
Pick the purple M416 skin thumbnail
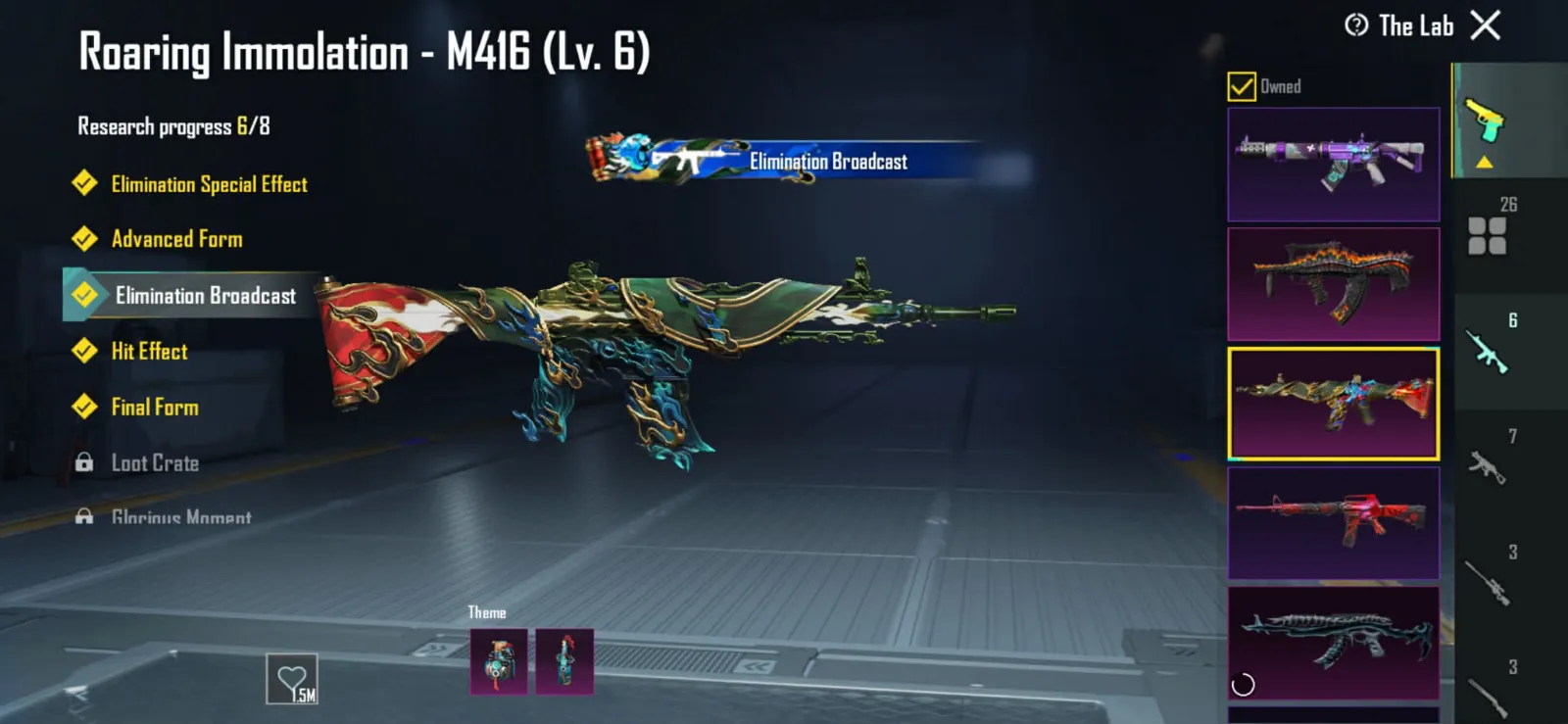(1333, 164)
